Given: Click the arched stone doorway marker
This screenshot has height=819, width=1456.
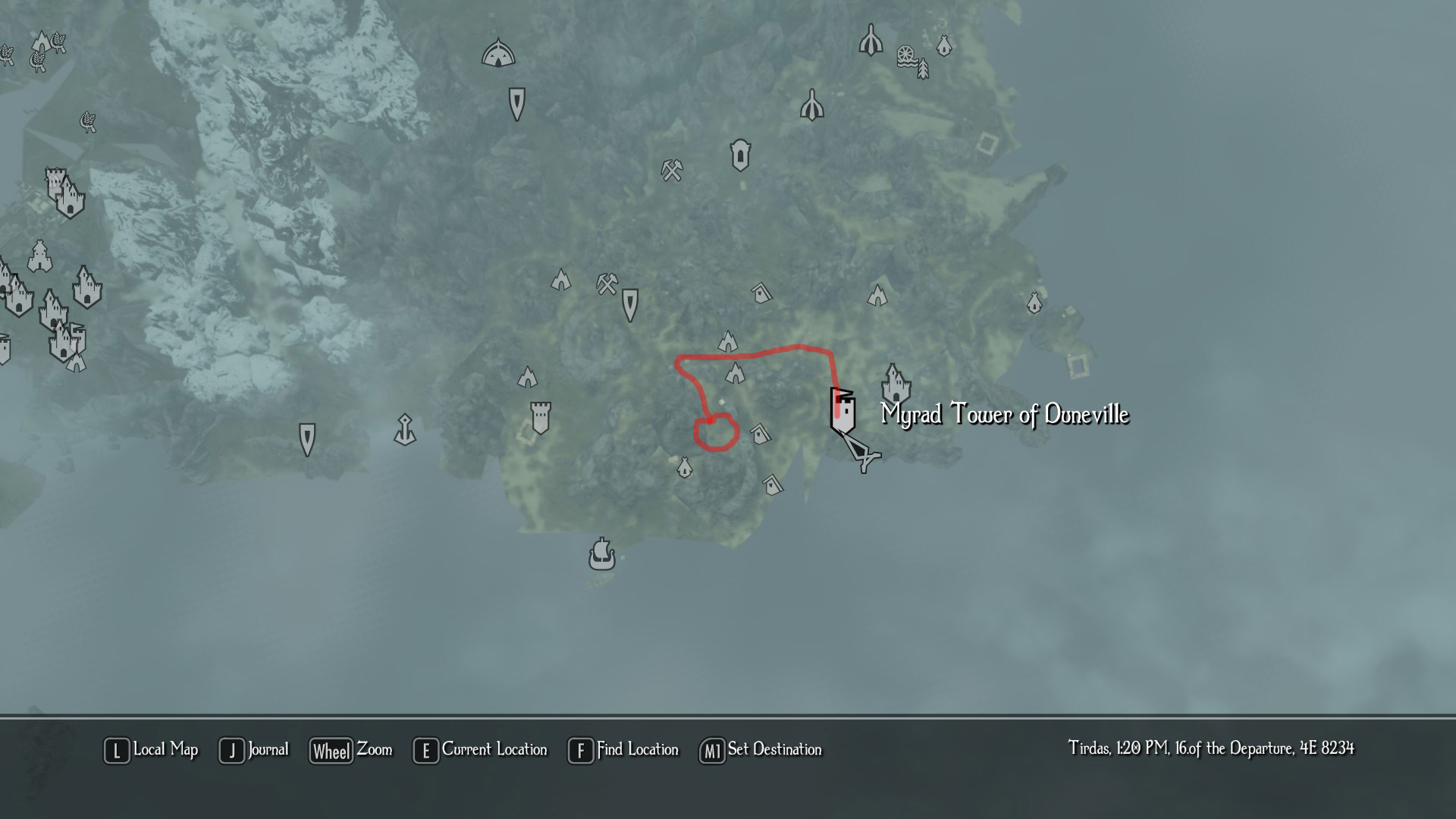Looking at the screenshot, I should pos(740,155).
